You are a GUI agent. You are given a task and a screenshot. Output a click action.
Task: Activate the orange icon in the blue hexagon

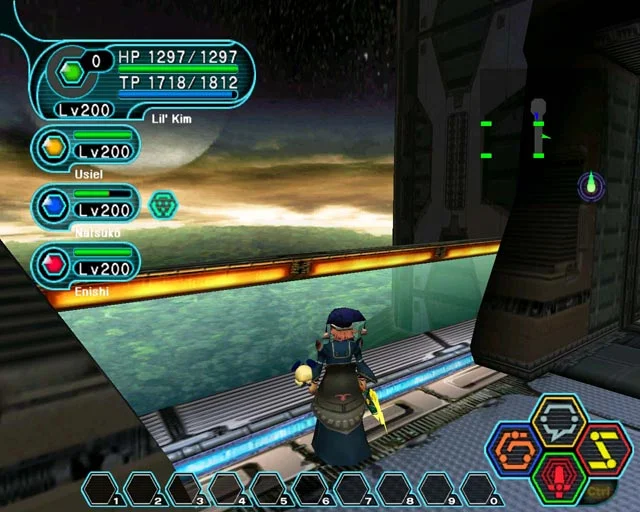[516, 450]
